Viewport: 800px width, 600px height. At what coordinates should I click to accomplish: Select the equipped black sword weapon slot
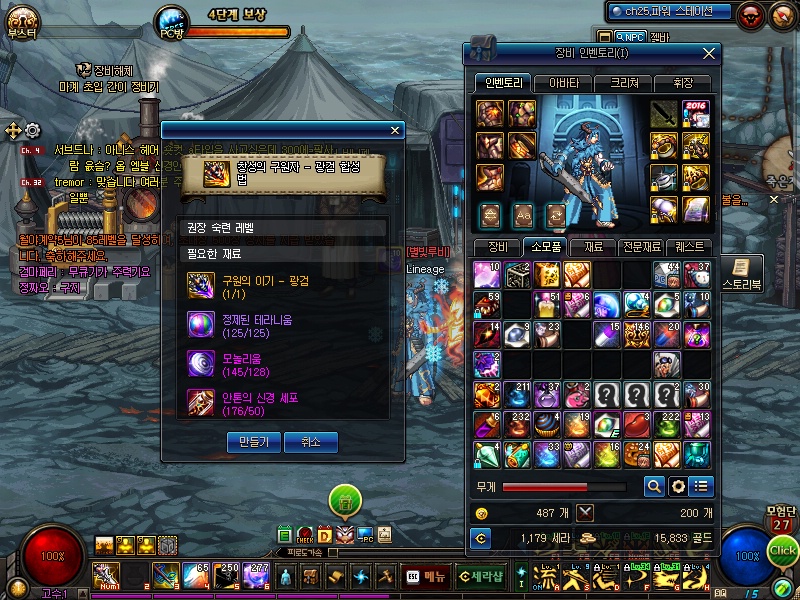pos(664,113)
